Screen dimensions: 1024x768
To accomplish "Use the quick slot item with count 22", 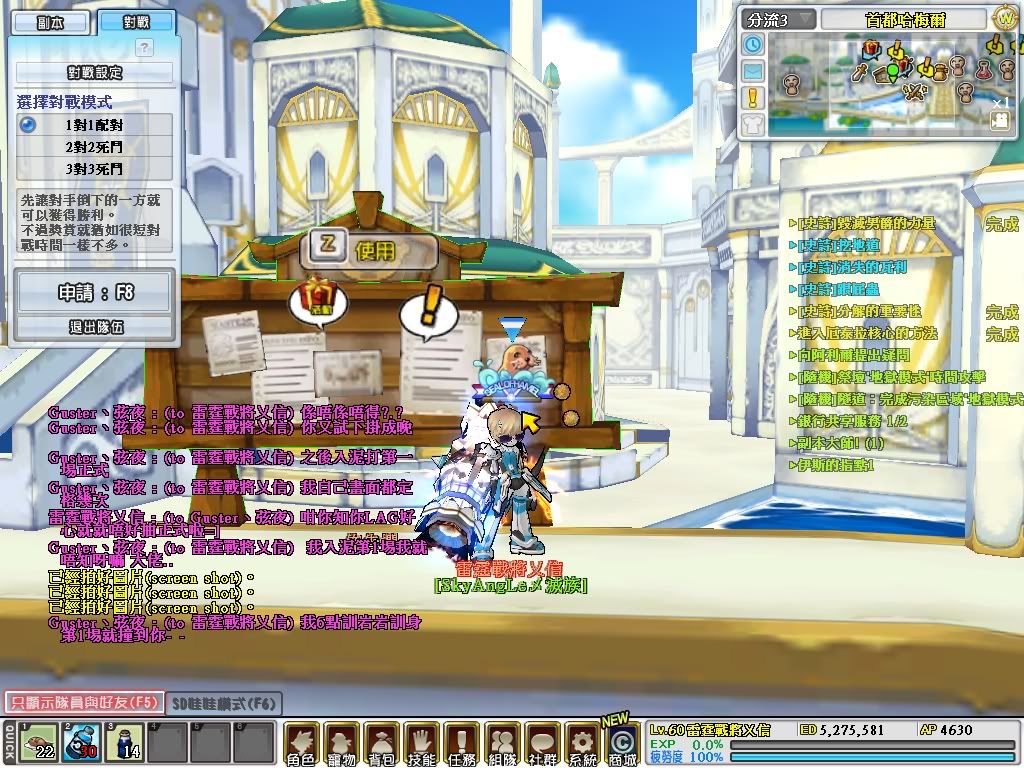I will [x=38, y=742].
